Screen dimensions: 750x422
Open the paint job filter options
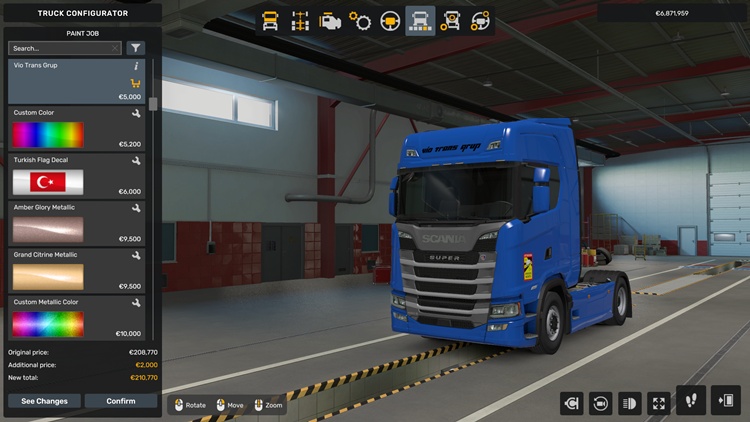pyautogui.click(x=136, y=48)
